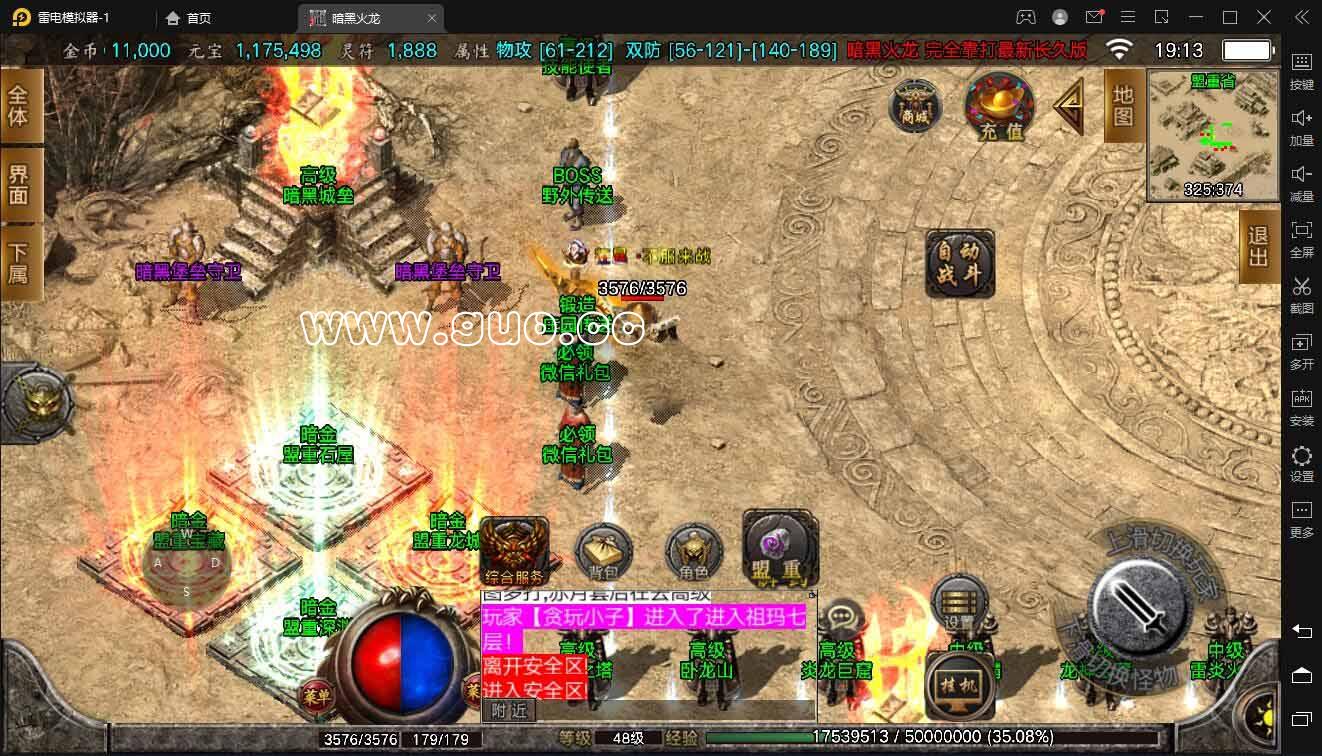Open the 背包 backpack
This screenshot has width=1322, height=756.
(603, 553)
